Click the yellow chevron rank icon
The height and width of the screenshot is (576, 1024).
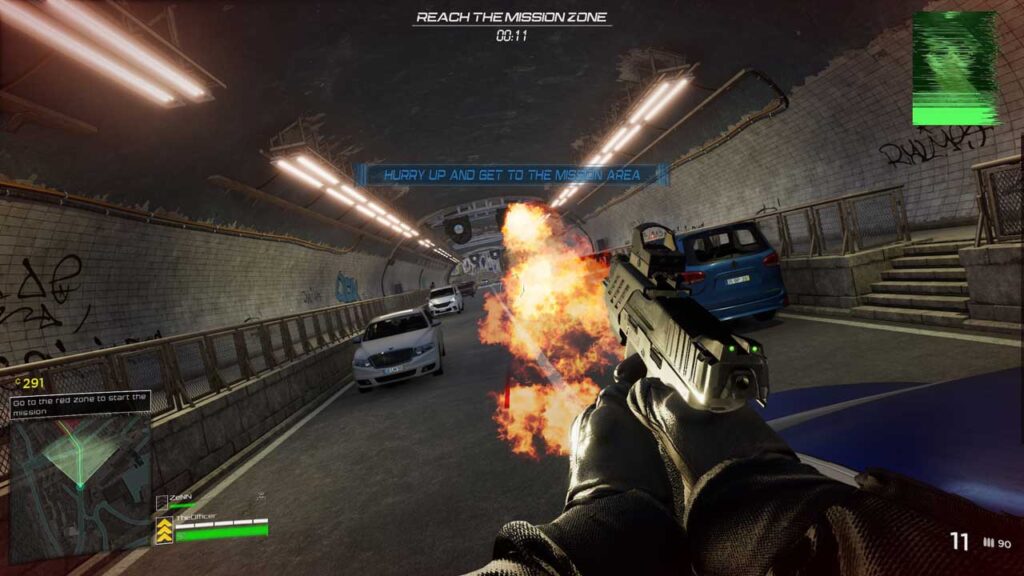163,532
